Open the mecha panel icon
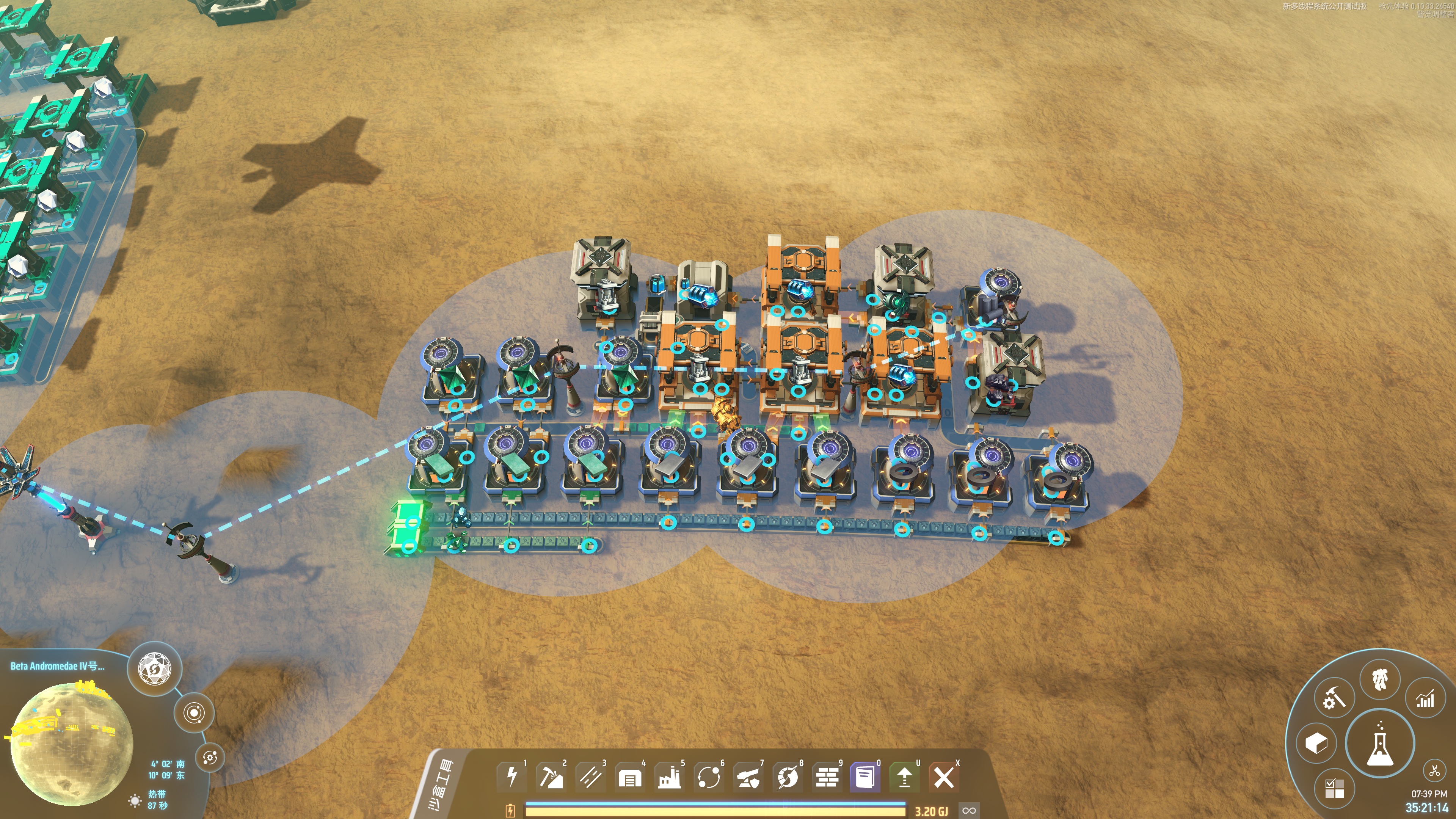The width and height of the screenshot is (1456, 819). click(1380, 678)
